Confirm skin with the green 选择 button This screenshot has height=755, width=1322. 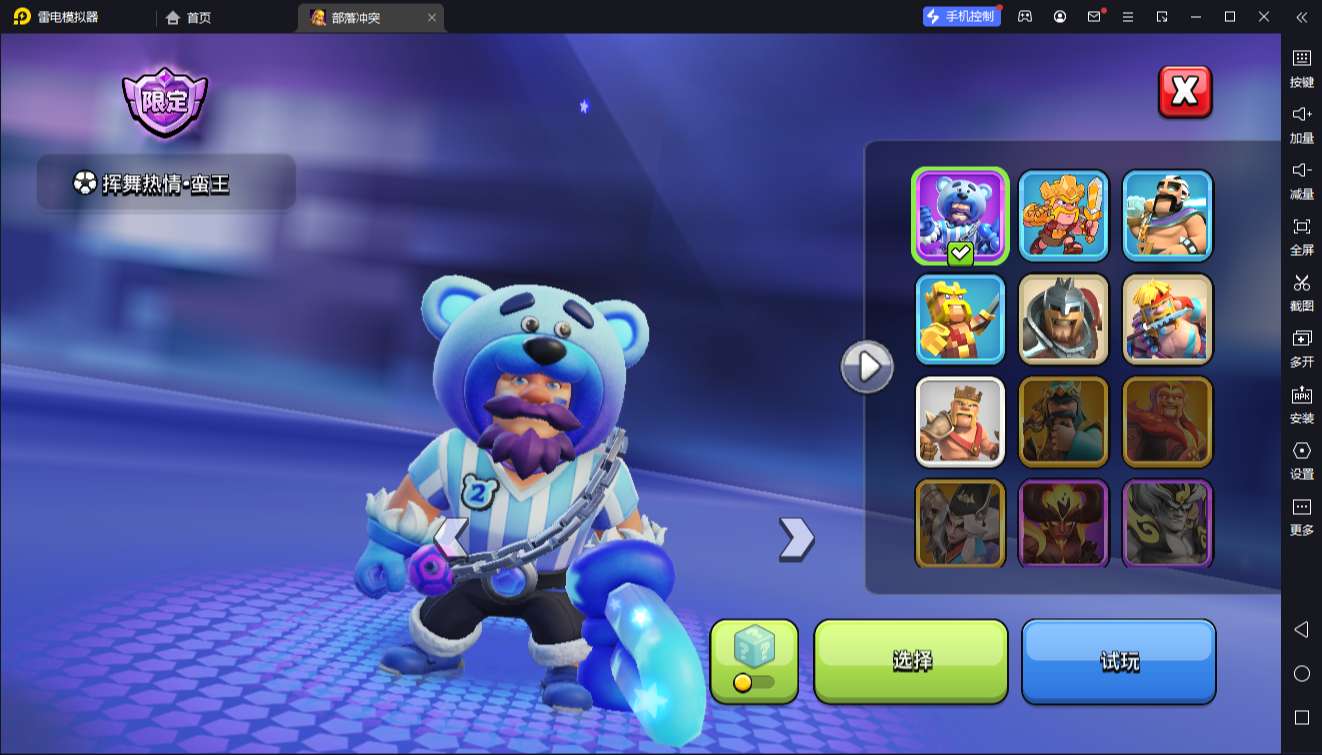911,661
